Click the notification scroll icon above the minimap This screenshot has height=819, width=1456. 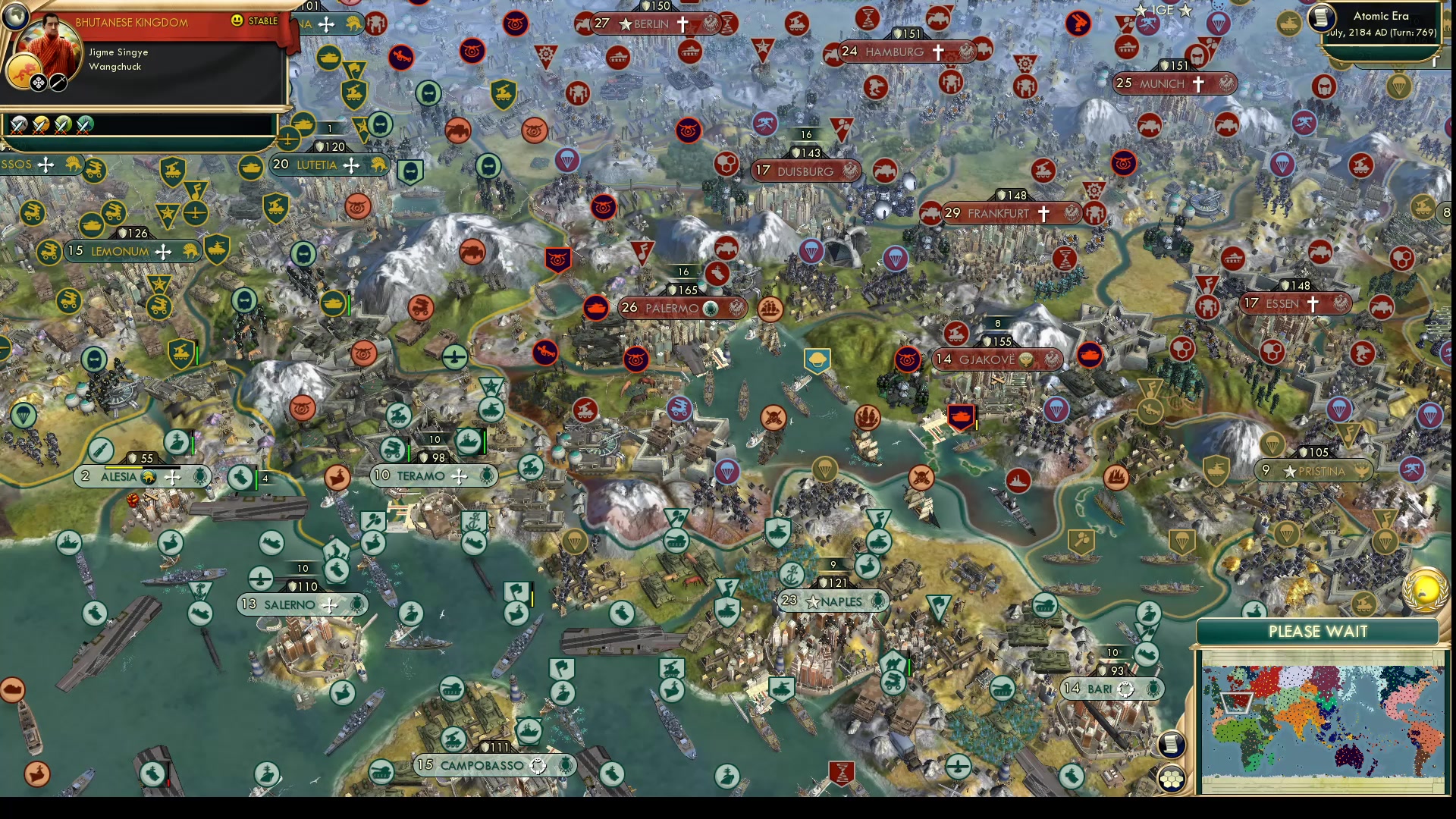(1171, 745)
